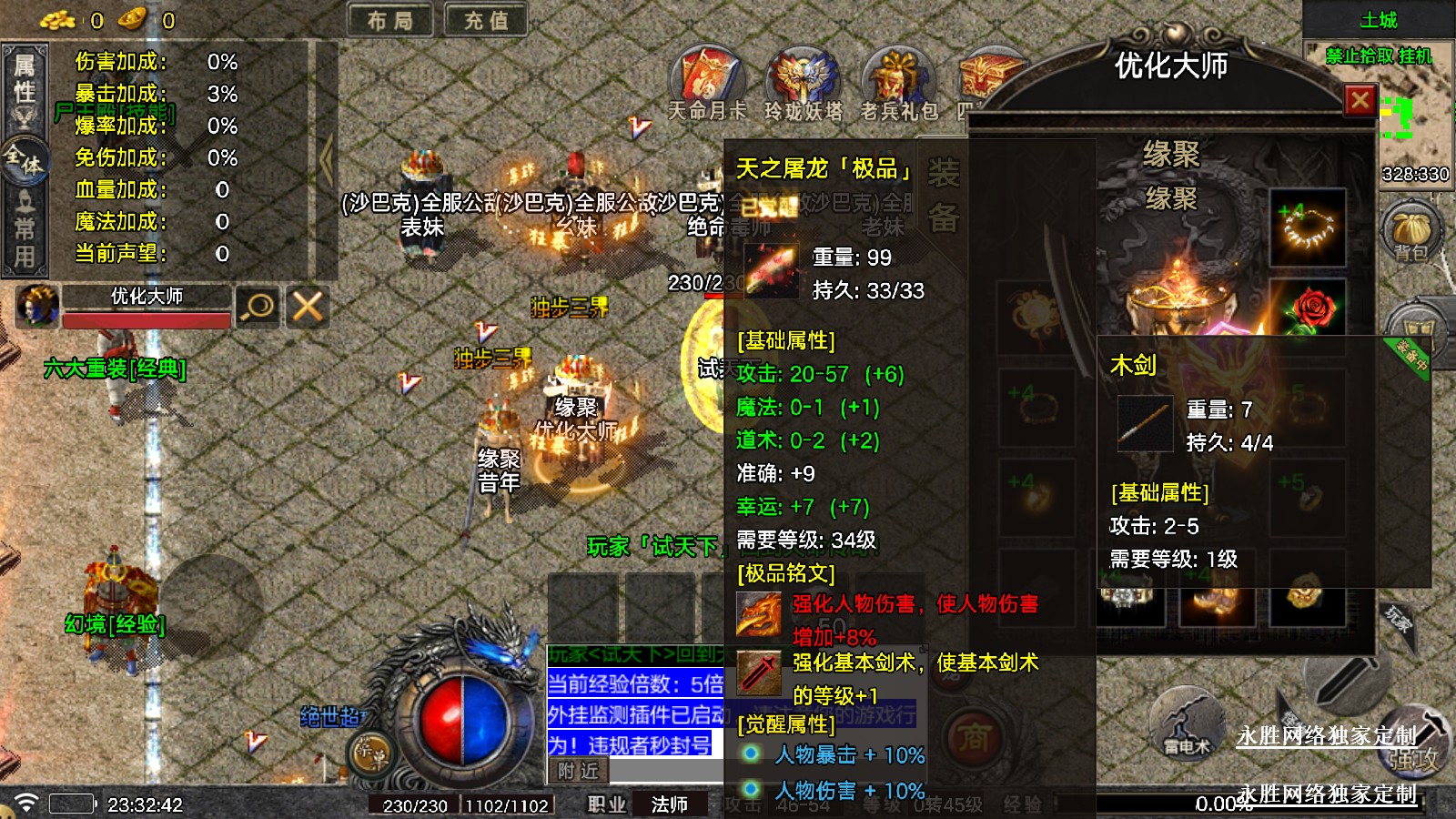Select the red rose equipment slot
Image resolution: width=1456 pixels, height=819 pixels.
coord(1308,308)
